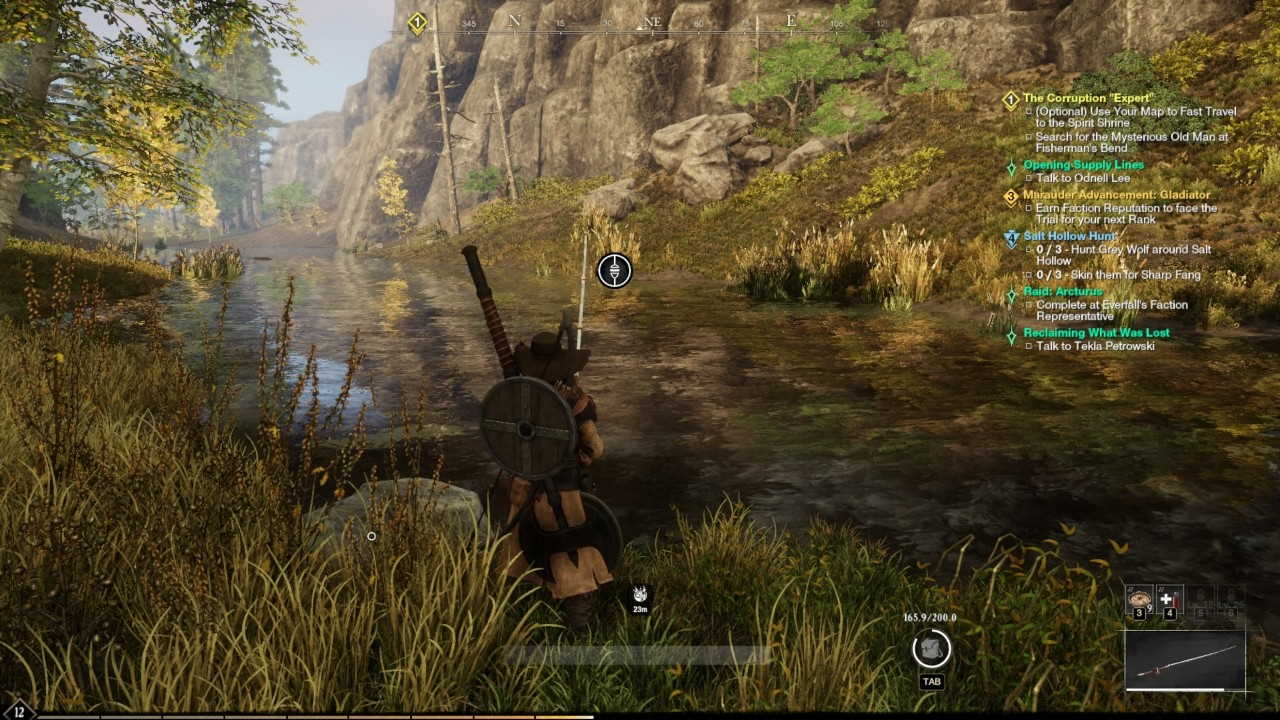
Task: Click the Salt Hollow Hunt blue quest icon
Action: click(x=1011, y=237)
